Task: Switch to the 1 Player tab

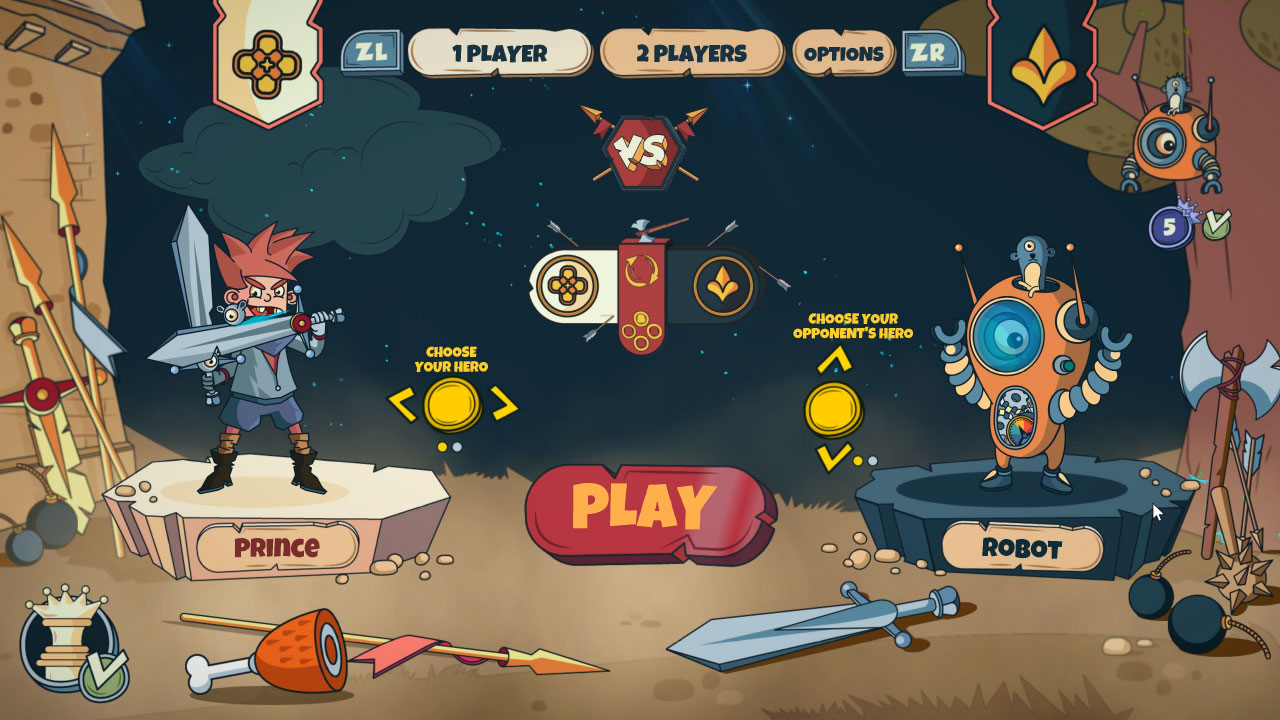Action: [x=498, y=55]
